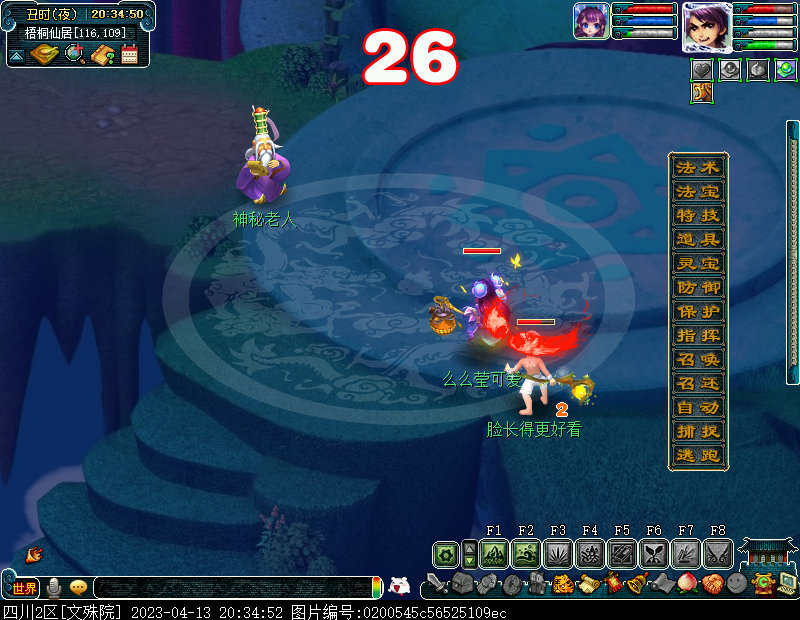The image size is (800, 620).
Task: Open the 特技 special skills menu
Action: pos(697,215)
